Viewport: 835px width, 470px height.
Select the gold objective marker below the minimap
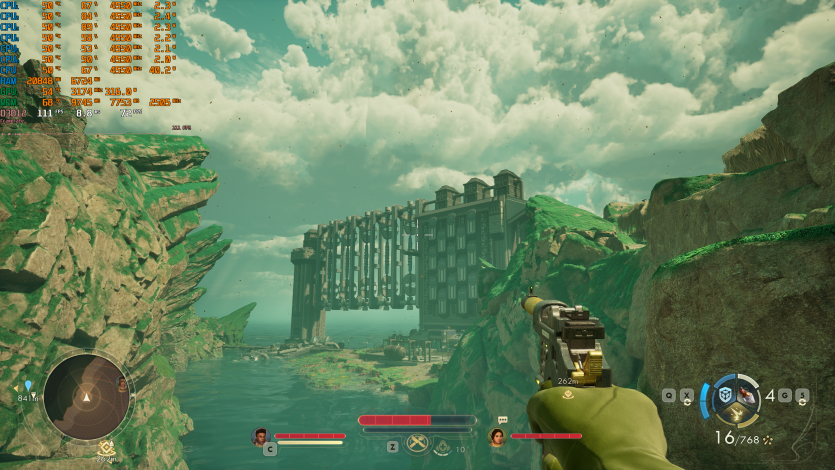click(x=106, y=448)
